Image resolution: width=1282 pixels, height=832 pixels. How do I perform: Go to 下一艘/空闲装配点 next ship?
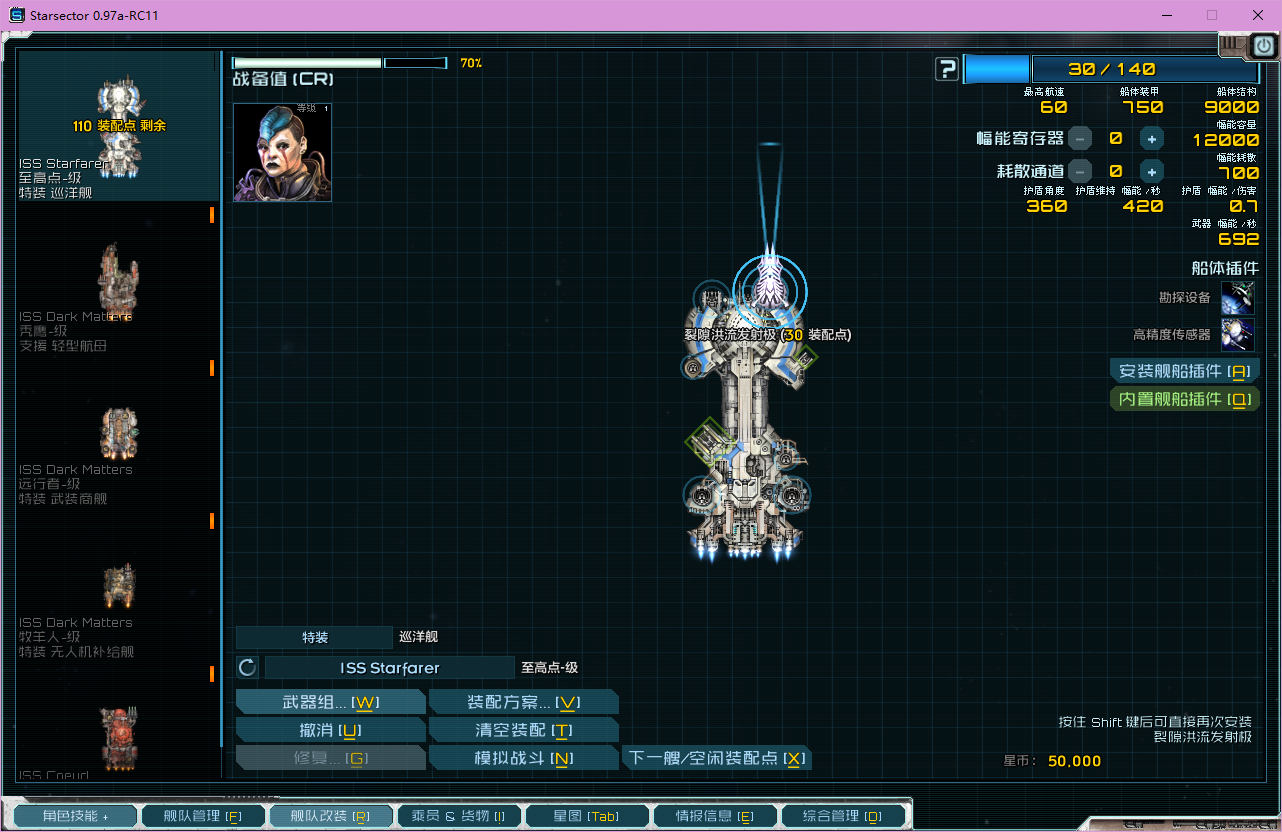pyautogui.click(x=714, y=758)
